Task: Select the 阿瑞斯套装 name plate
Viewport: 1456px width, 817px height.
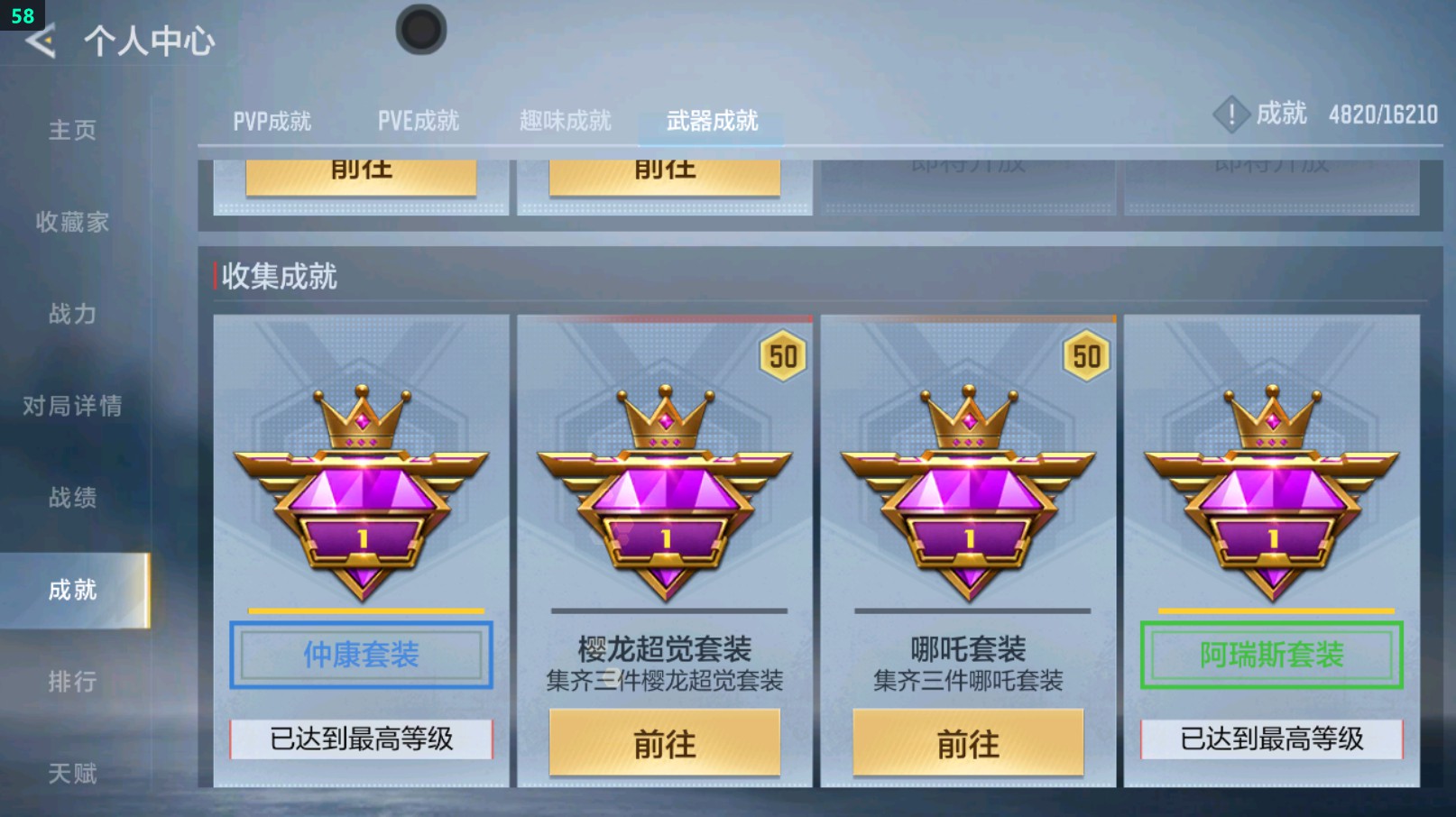Action: (x=1270, y=656)
